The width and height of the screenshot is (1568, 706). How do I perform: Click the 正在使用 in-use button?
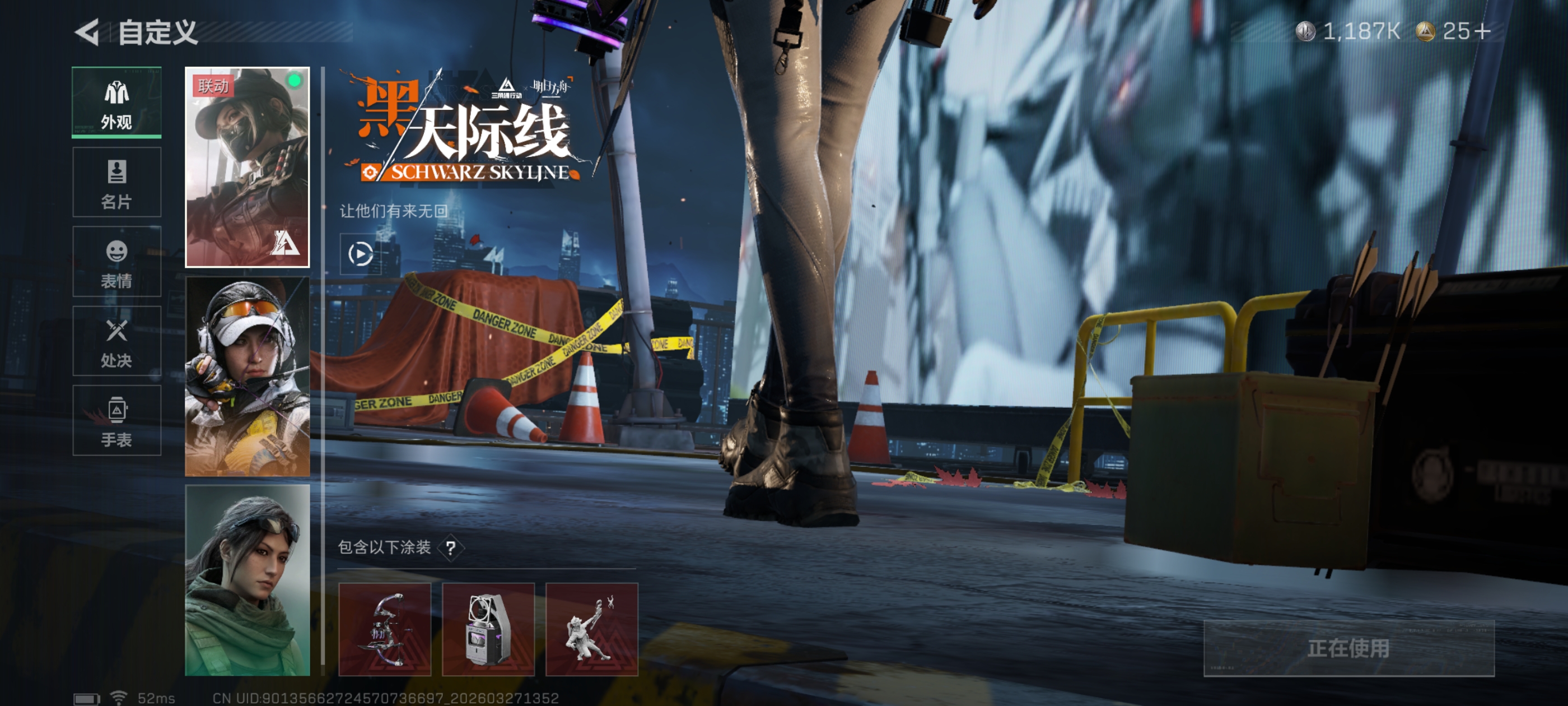coord(1348,648)
